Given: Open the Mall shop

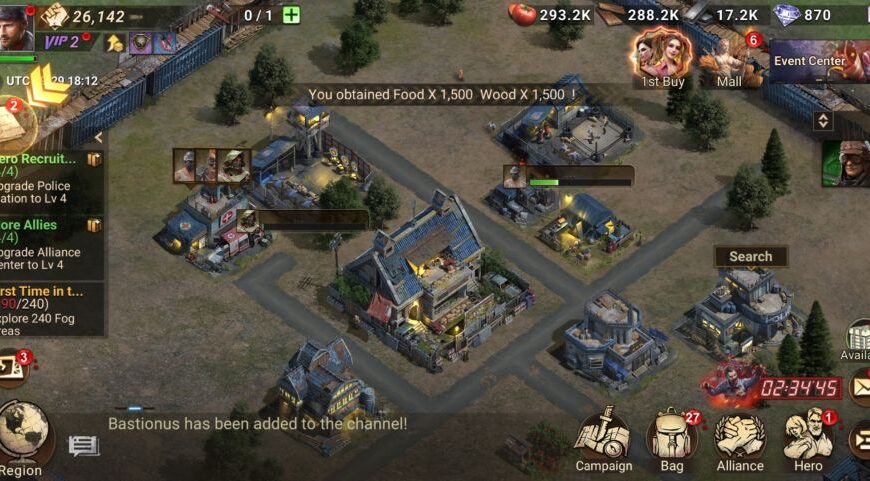Looking at the screenshot, I should (729, 60).
